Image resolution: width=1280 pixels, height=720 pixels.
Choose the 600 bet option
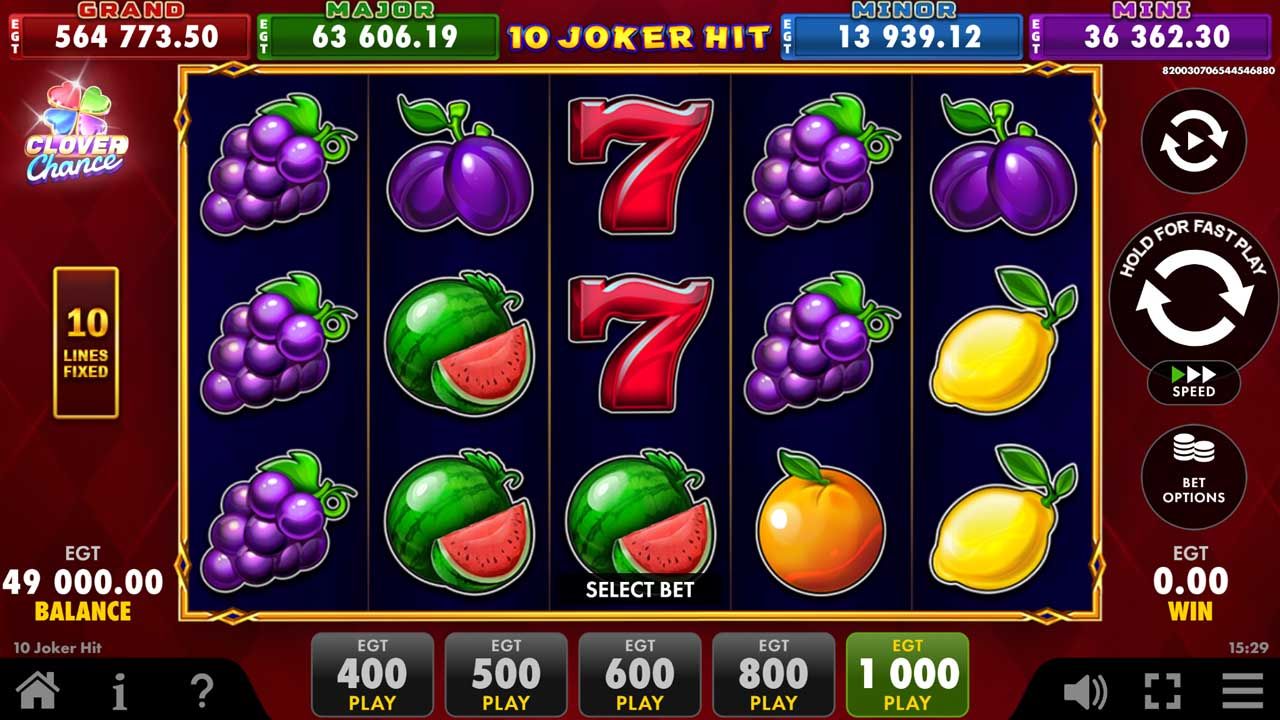coord(640,675)
